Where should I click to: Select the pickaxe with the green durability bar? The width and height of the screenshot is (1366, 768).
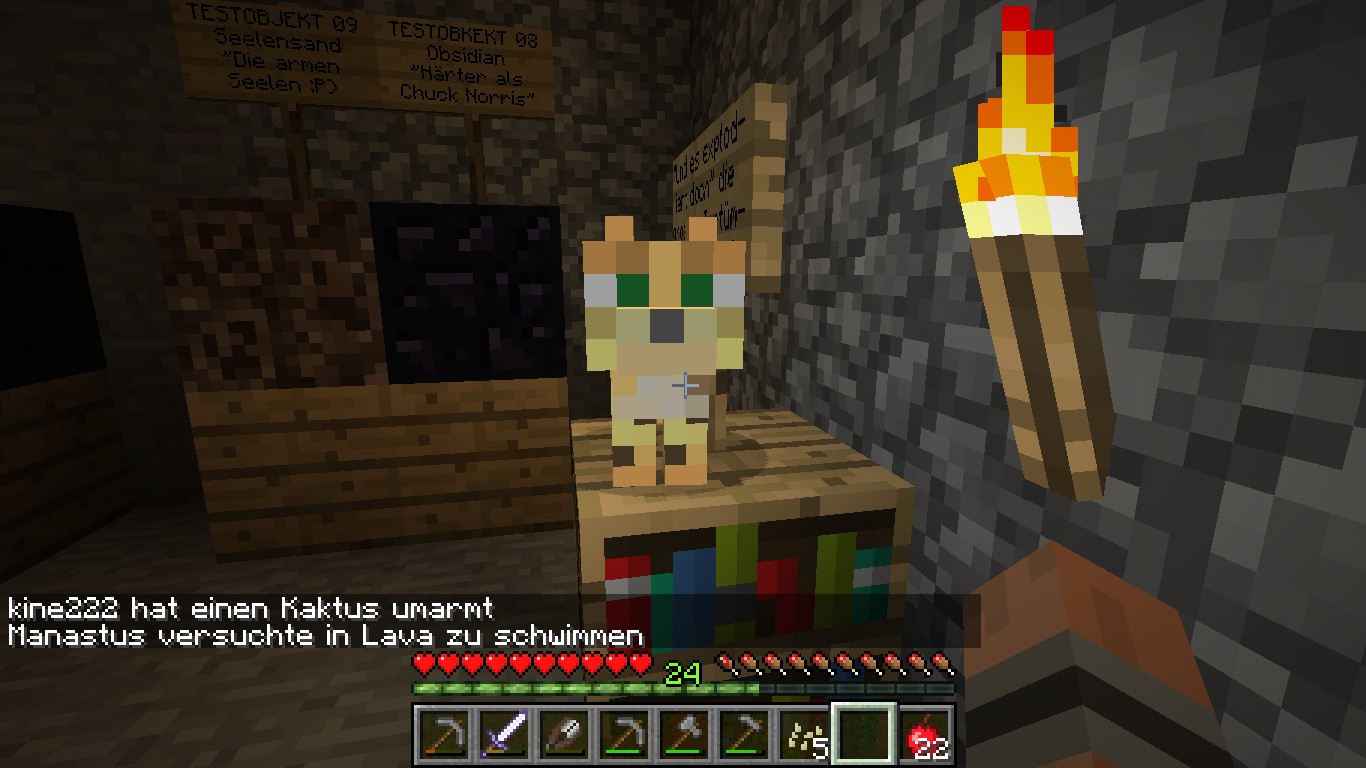point(624,736)
